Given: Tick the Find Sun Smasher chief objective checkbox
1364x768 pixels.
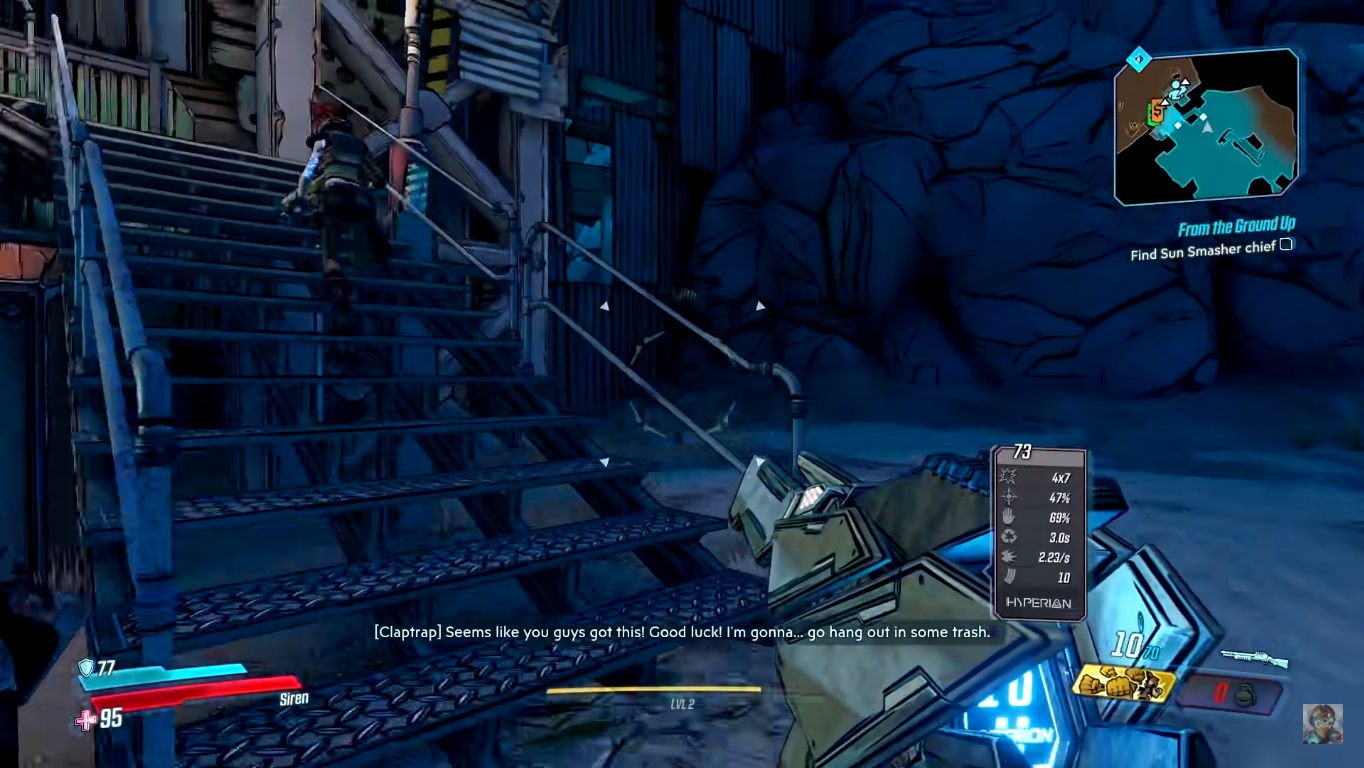Looking at the screenshot, I should [1286, 245].
